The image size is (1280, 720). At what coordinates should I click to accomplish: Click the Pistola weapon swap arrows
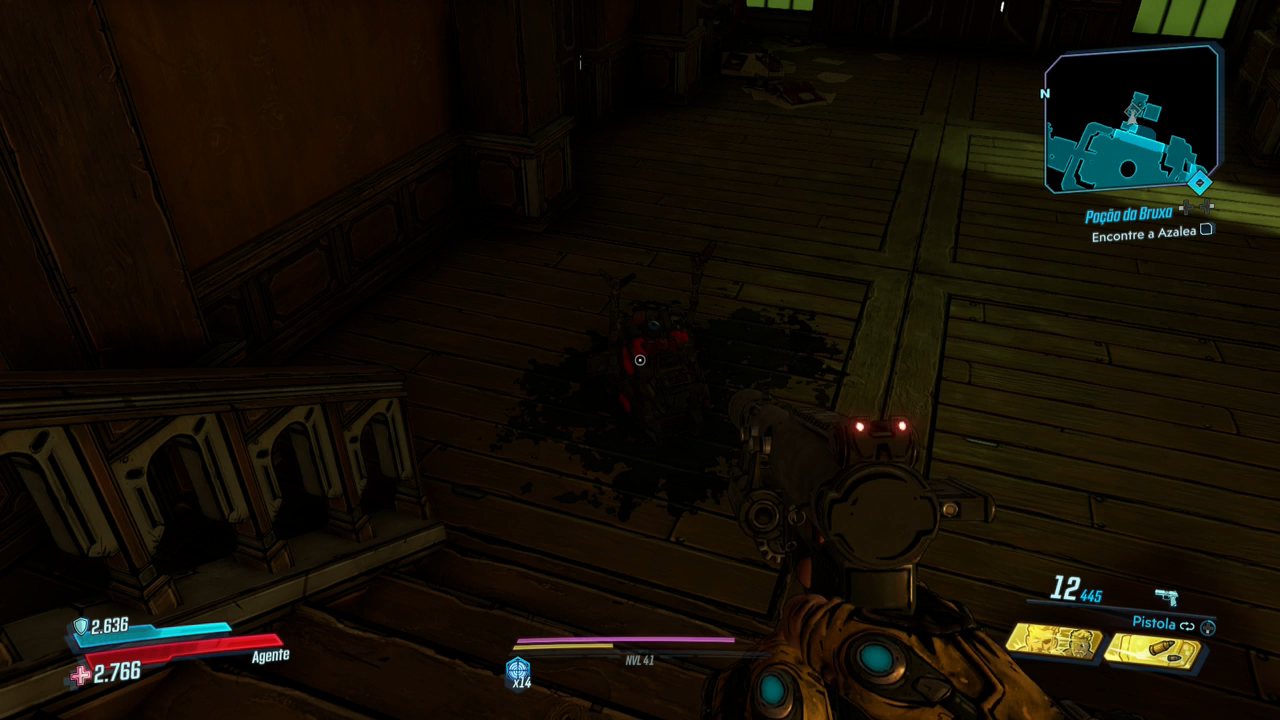click(x=1187, y=626)
